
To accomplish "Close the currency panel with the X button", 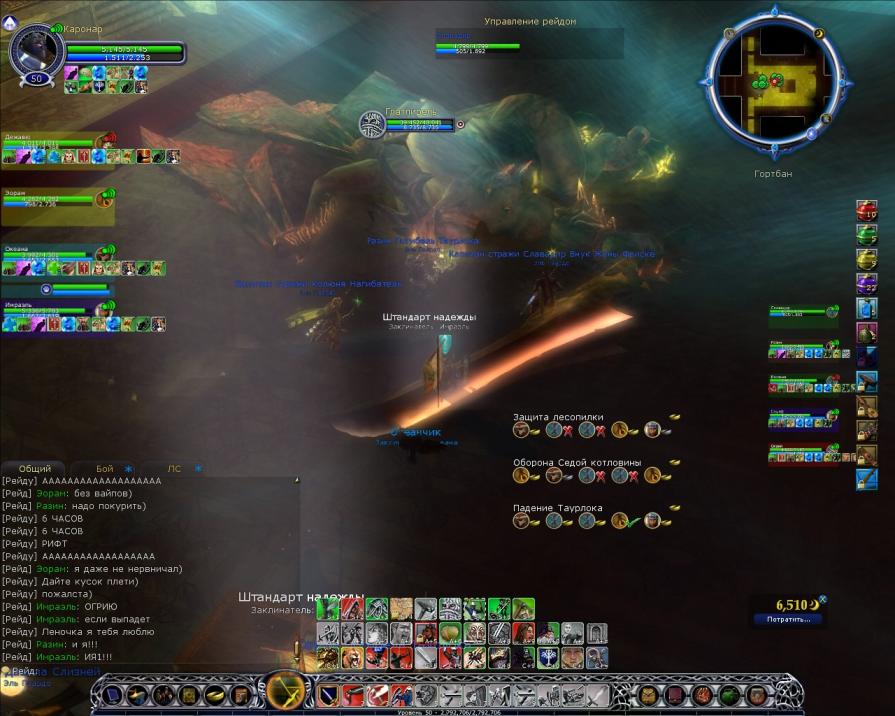I will click(x=823, y=600).
